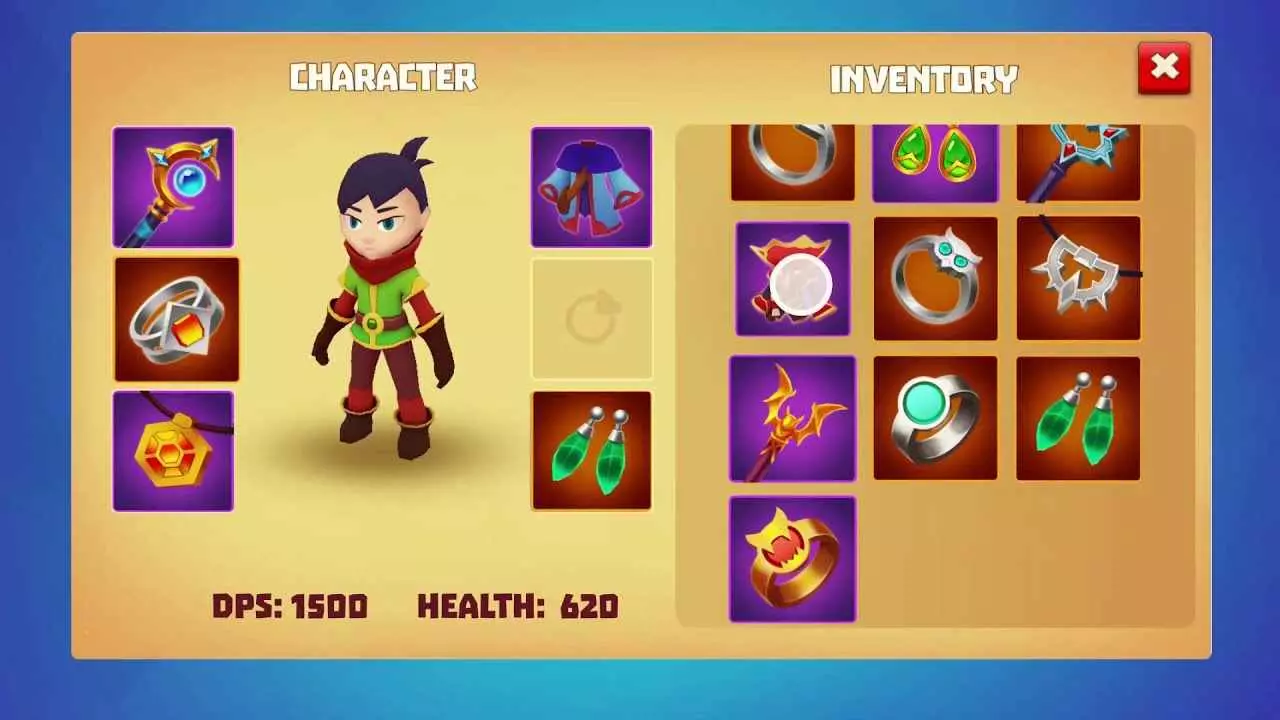Image resolution: width=1280 pixels, height=720 pixels.
Task: Click the red armor piece being inspected
Action: tap(792, 278)
